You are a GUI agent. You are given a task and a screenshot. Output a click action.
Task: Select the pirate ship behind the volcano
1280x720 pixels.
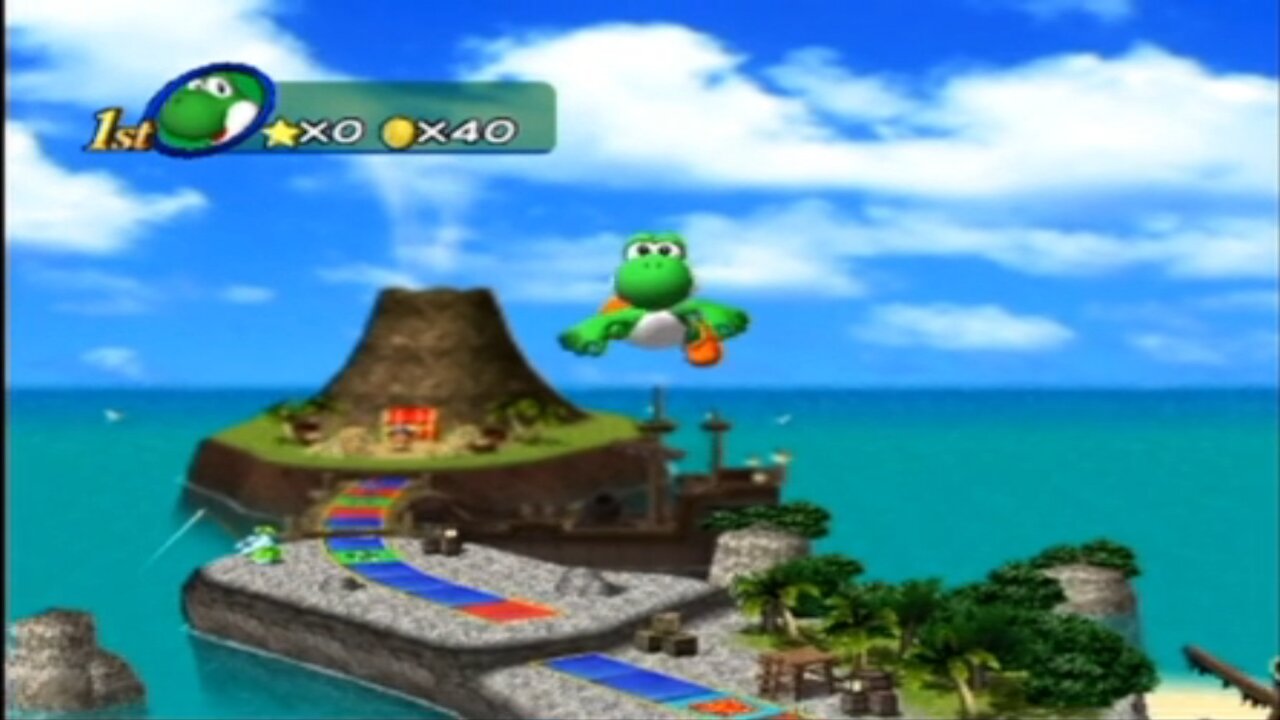point(690,470)
